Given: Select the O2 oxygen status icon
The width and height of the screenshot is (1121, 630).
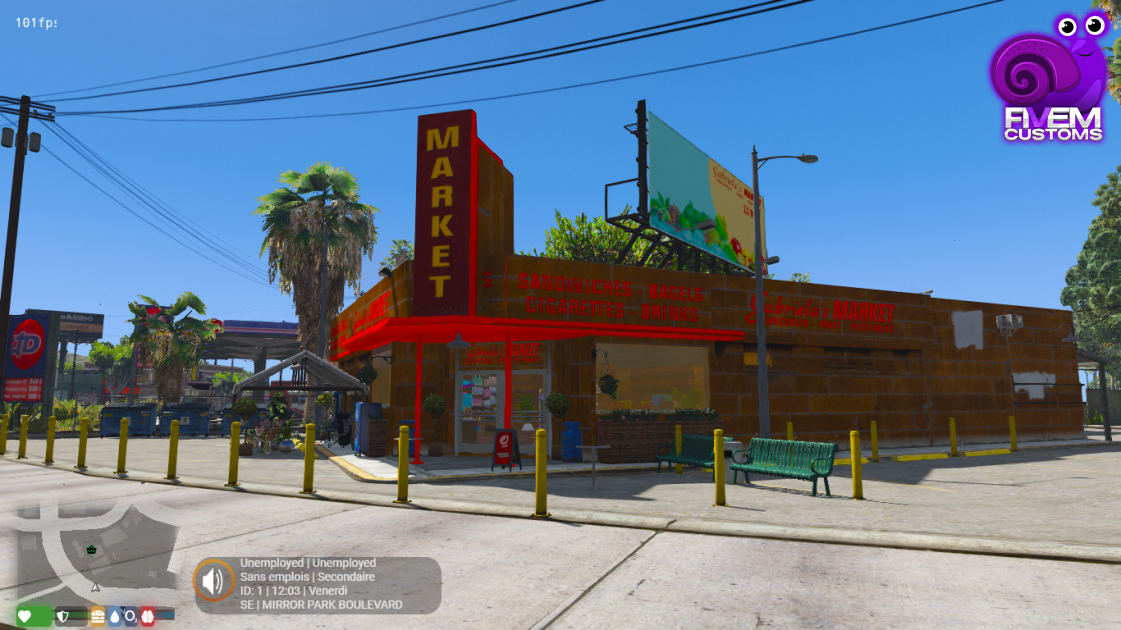Looking at the screenshot, I should coord(130,616).
